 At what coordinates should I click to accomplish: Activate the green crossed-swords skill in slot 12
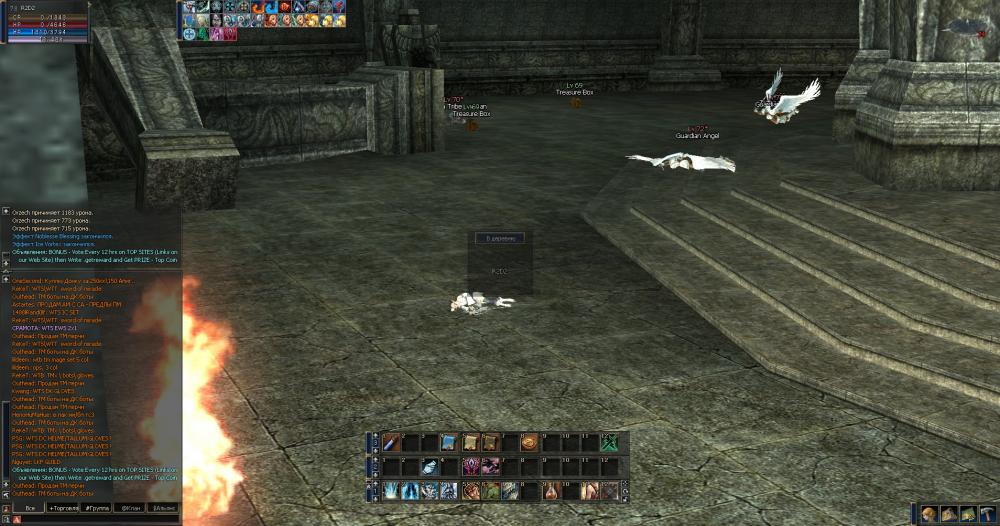609,442
